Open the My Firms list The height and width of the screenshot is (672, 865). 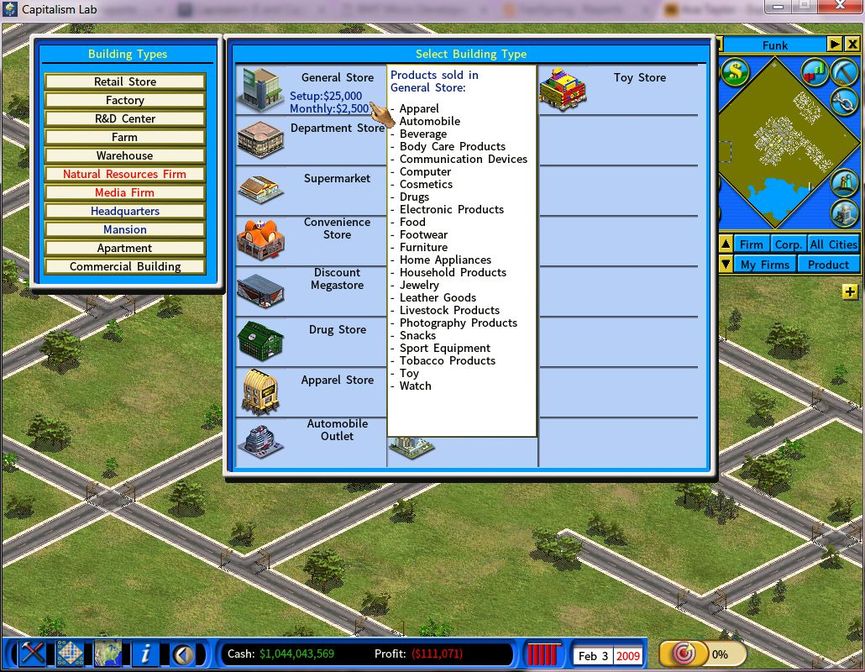coord(765,265)
